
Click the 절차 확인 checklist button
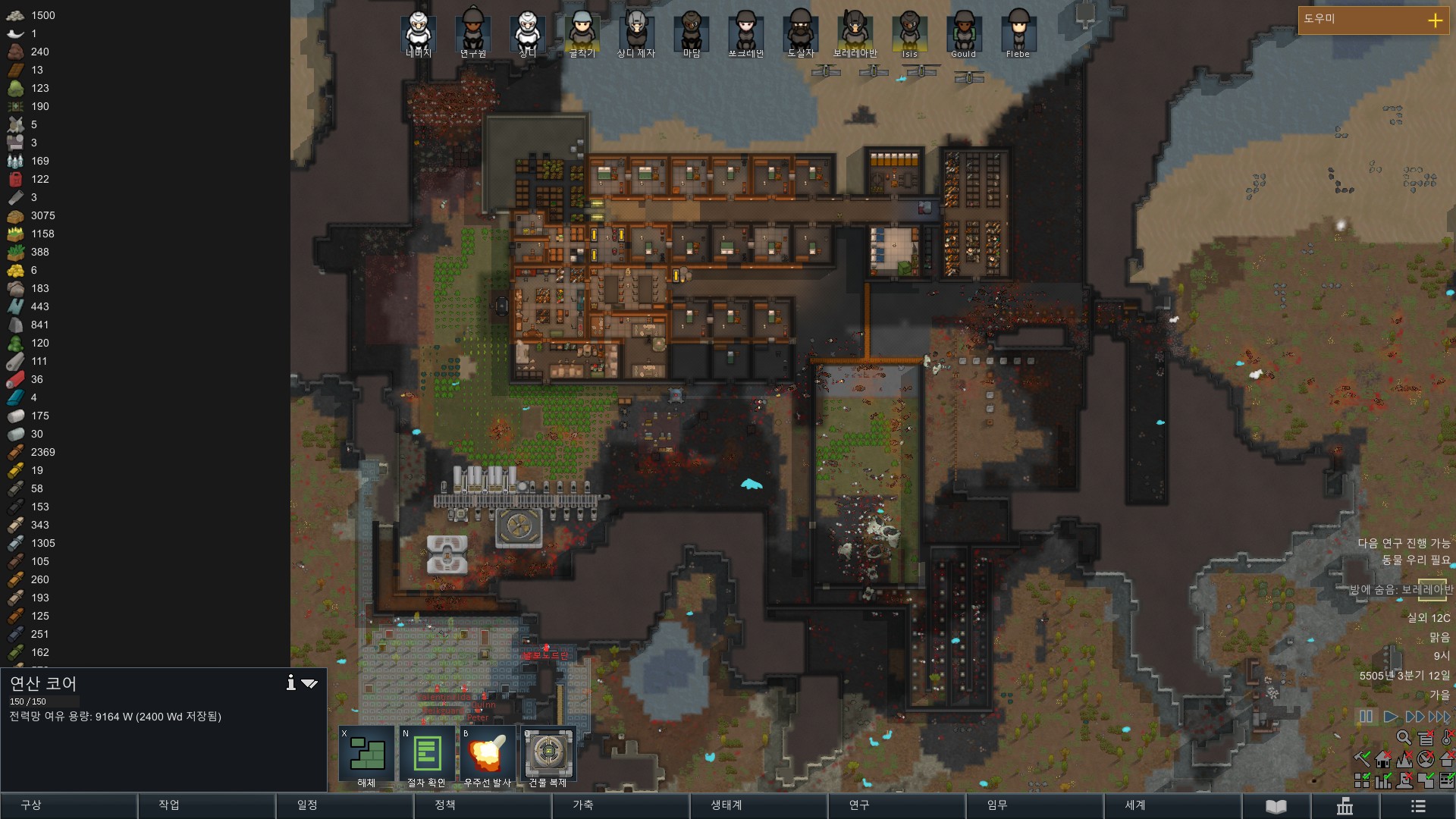click(427, 755)
